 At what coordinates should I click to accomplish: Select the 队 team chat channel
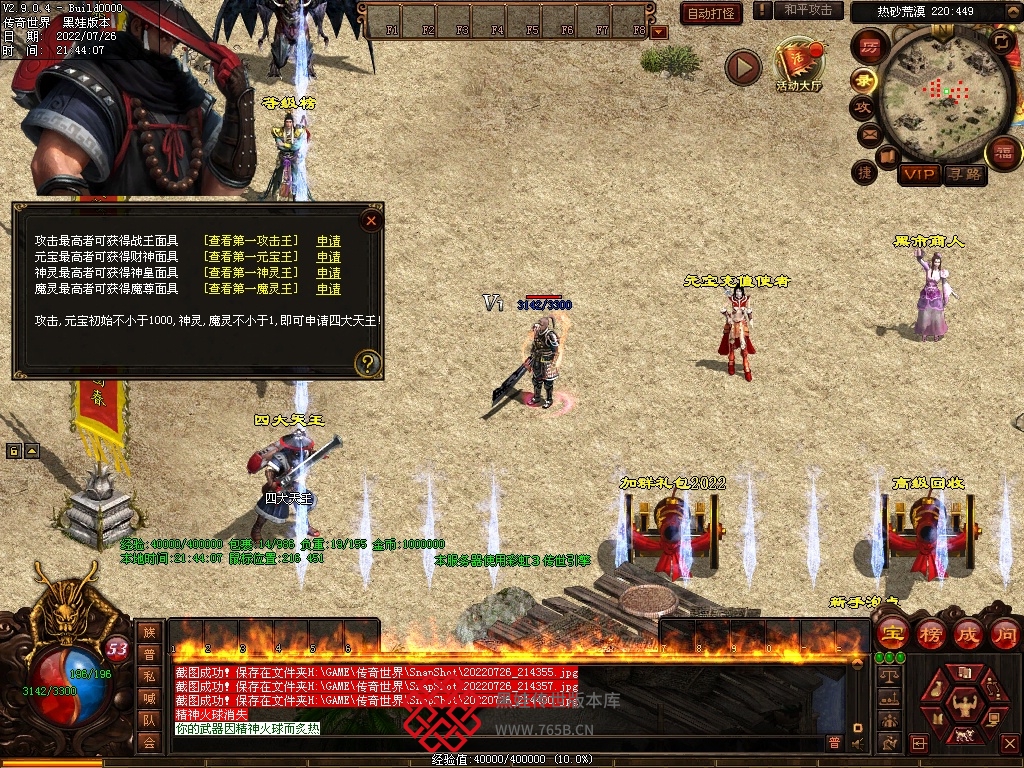tap(148, 720)
